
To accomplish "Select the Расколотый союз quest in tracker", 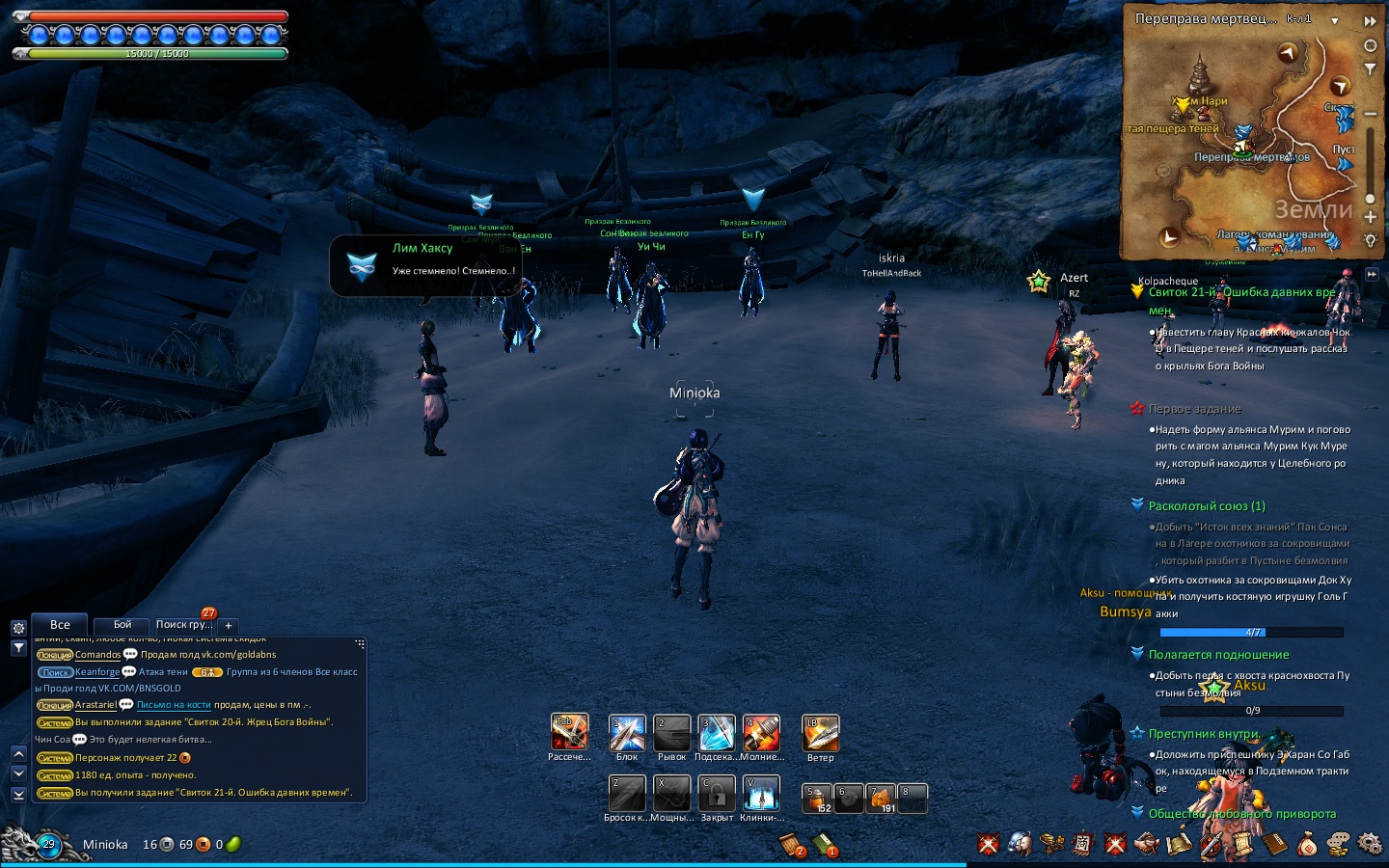I will (1207, 506).
